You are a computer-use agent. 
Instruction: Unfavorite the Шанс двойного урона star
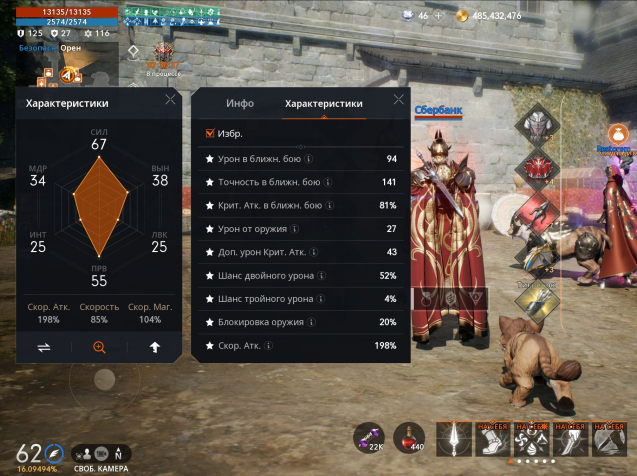click(x=209, y=275)
